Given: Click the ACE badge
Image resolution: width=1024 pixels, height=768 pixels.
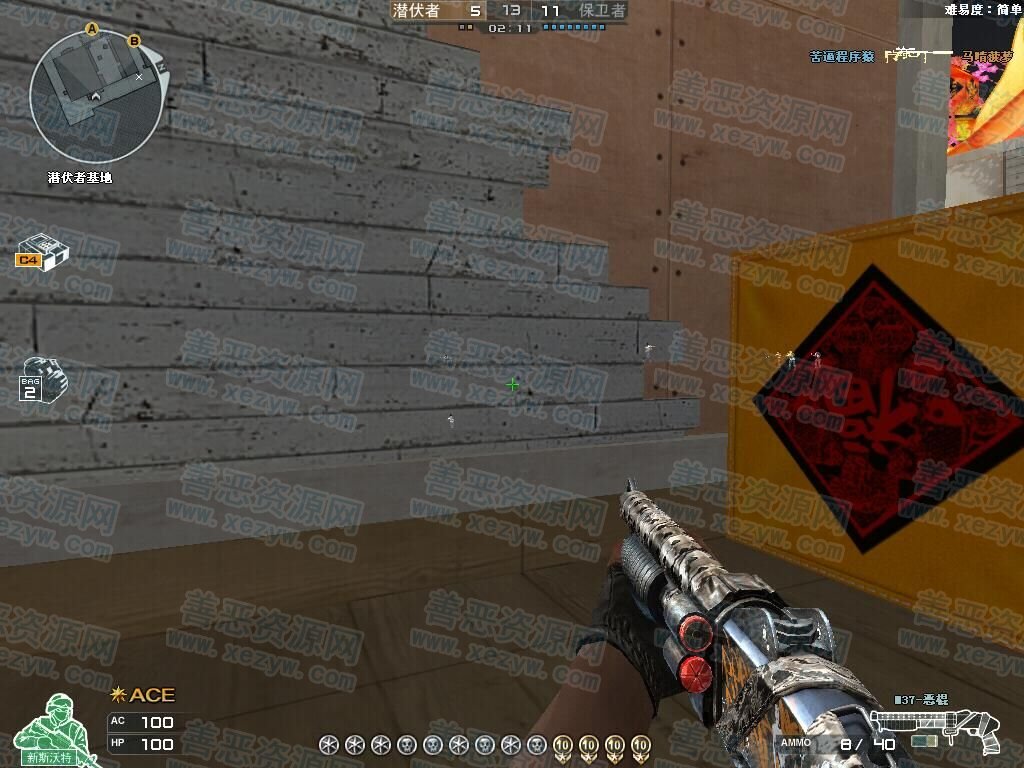Looking at the screenshot, I should pyautogui.click(x=143, y=695).
